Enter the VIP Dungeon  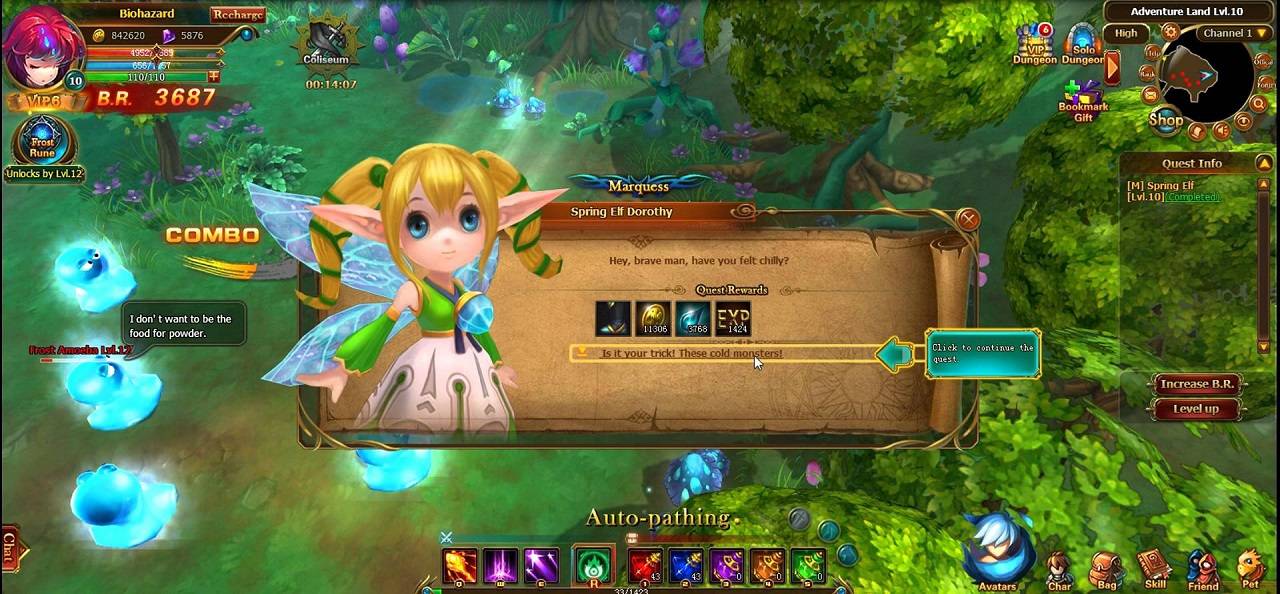pos(1034,43)
